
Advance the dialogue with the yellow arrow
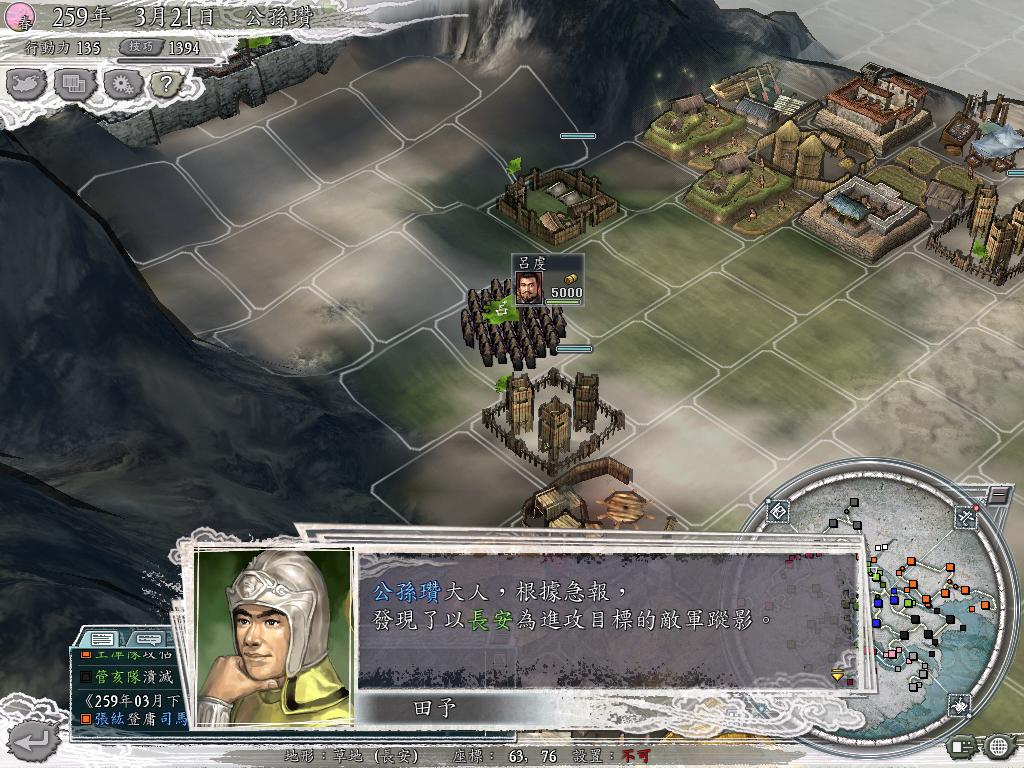838,676
